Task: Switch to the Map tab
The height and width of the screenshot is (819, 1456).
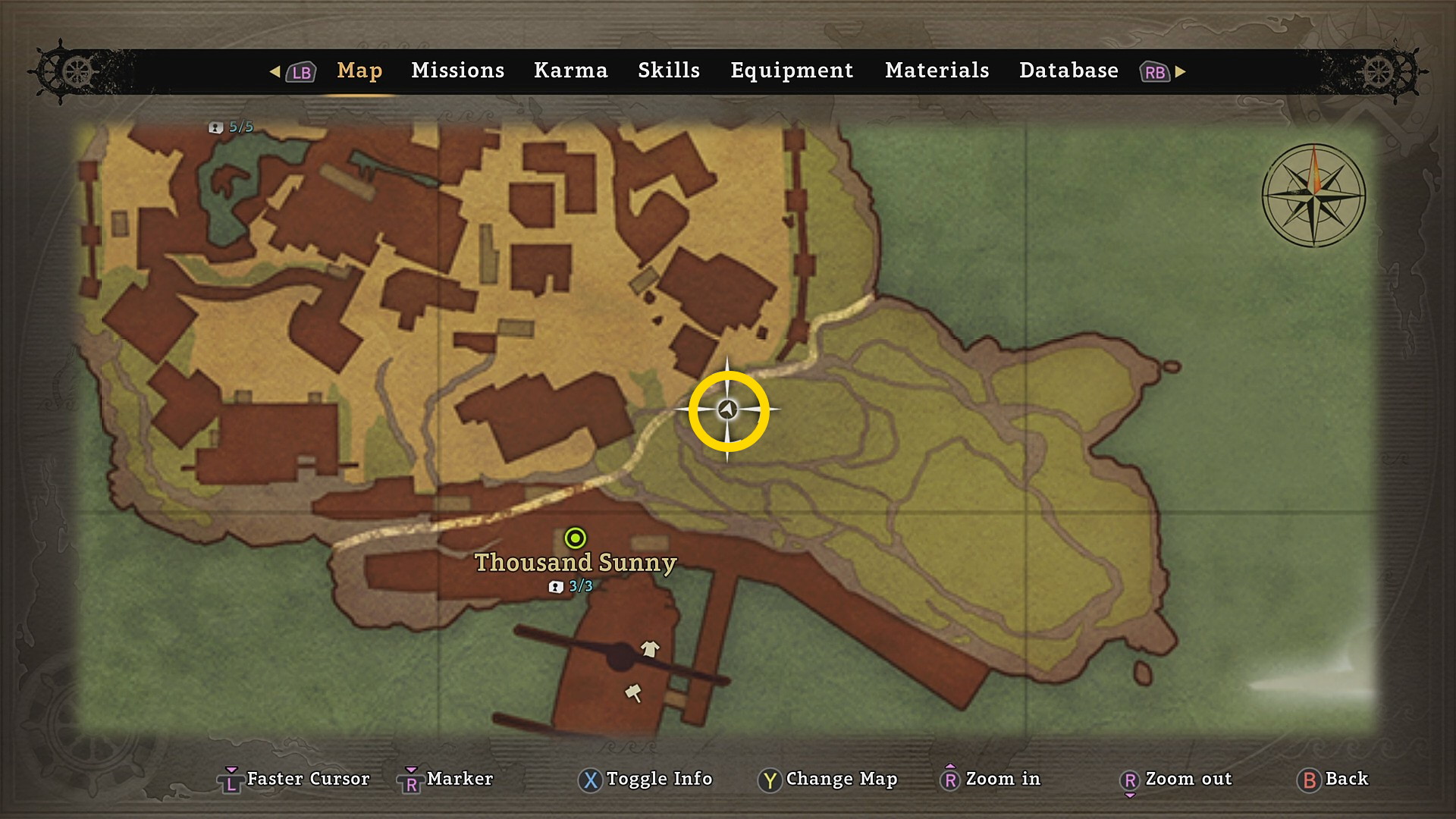Action: coord(359,71)
